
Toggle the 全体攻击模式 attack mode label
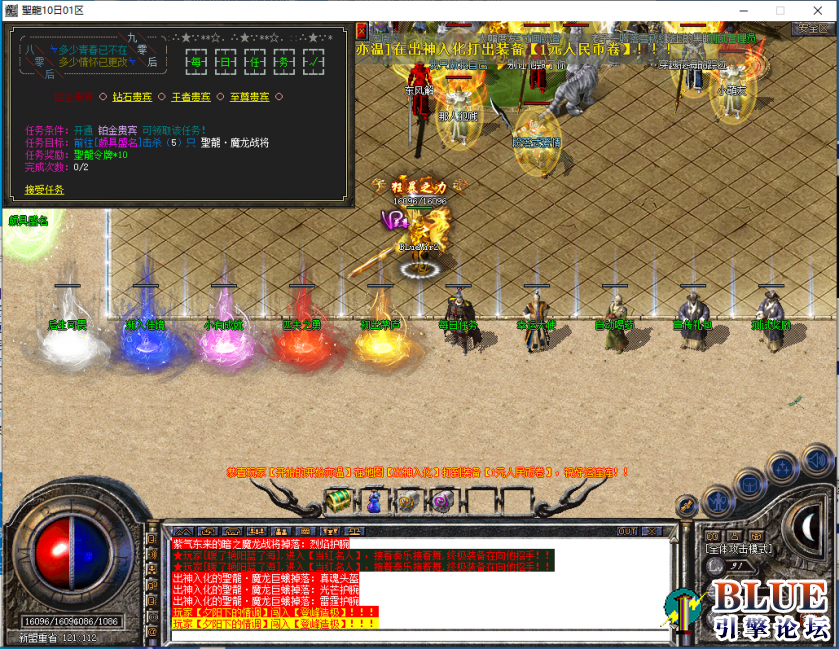click(x=738, y=548)
